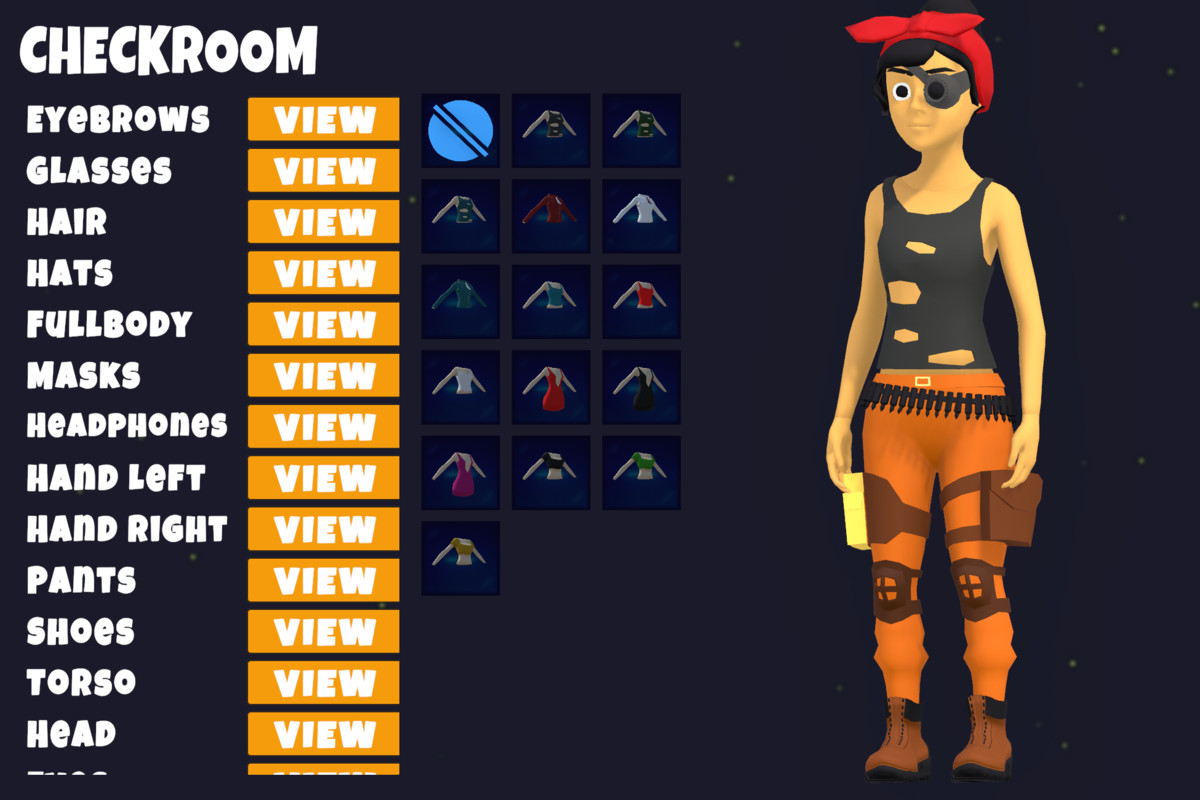Show the Pants options
The image size is (1200, 800).
[323, 580]
